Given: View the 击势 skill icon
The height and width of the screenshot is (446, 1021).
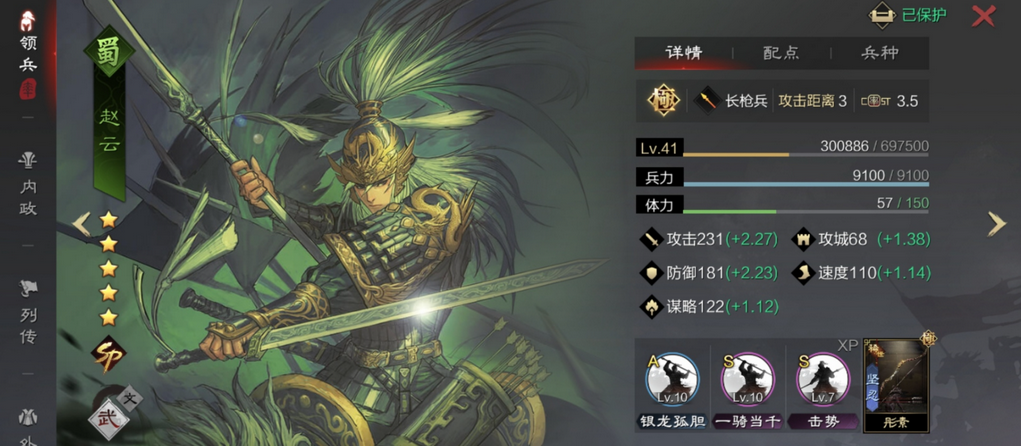Looking at the screenshot, I should tap(822, 381).
